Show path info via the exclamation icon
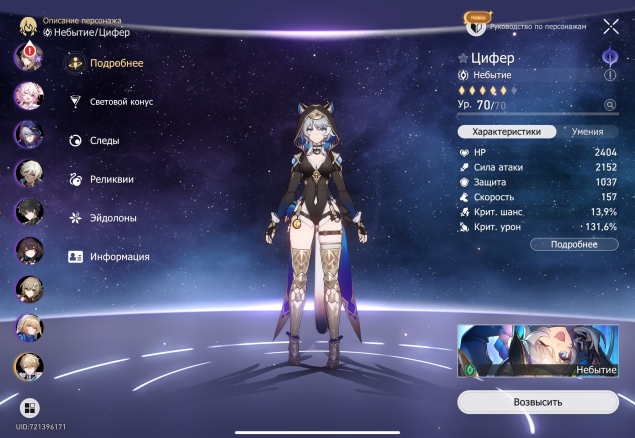Viewport: 635px width, 438px height. coord(609,75)
